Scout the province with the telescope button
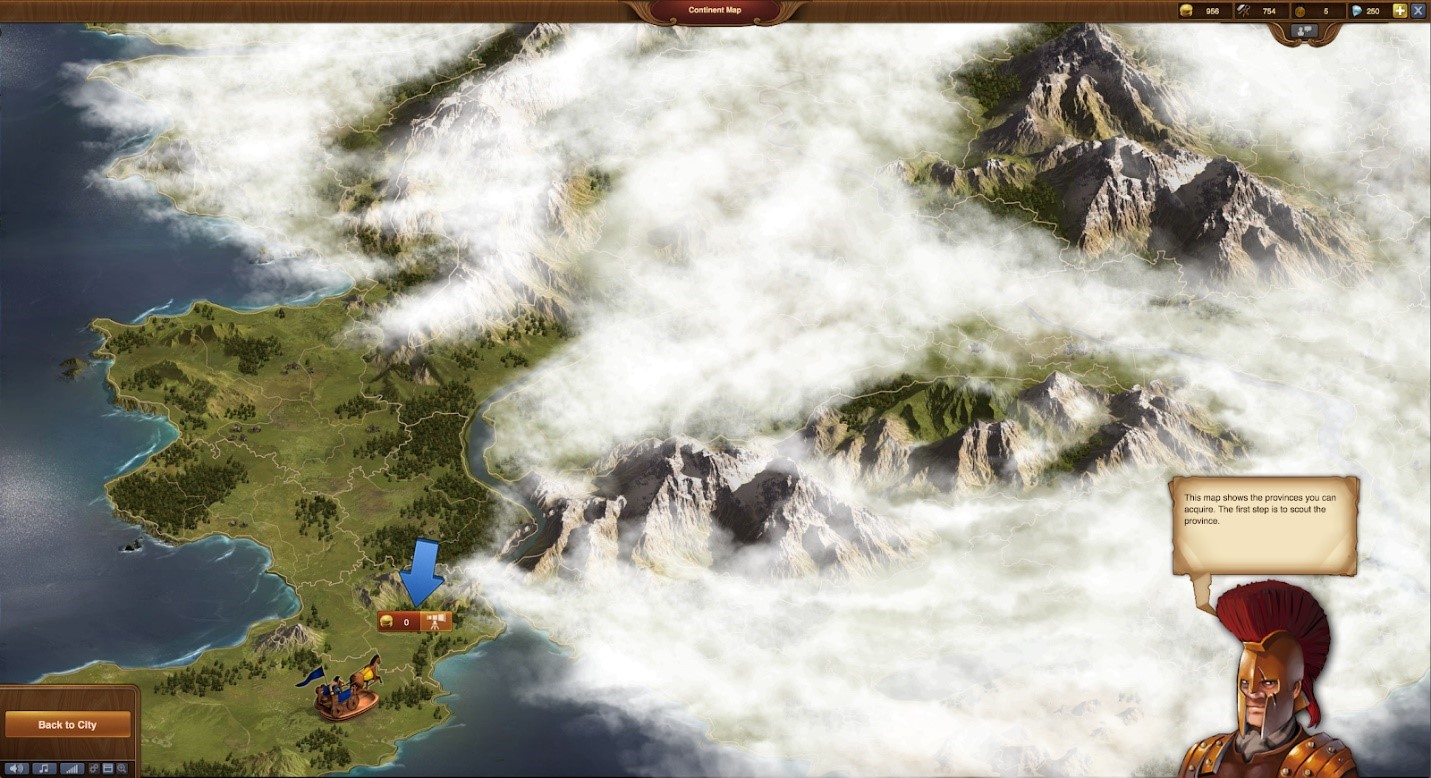 (x=436, y=622)
